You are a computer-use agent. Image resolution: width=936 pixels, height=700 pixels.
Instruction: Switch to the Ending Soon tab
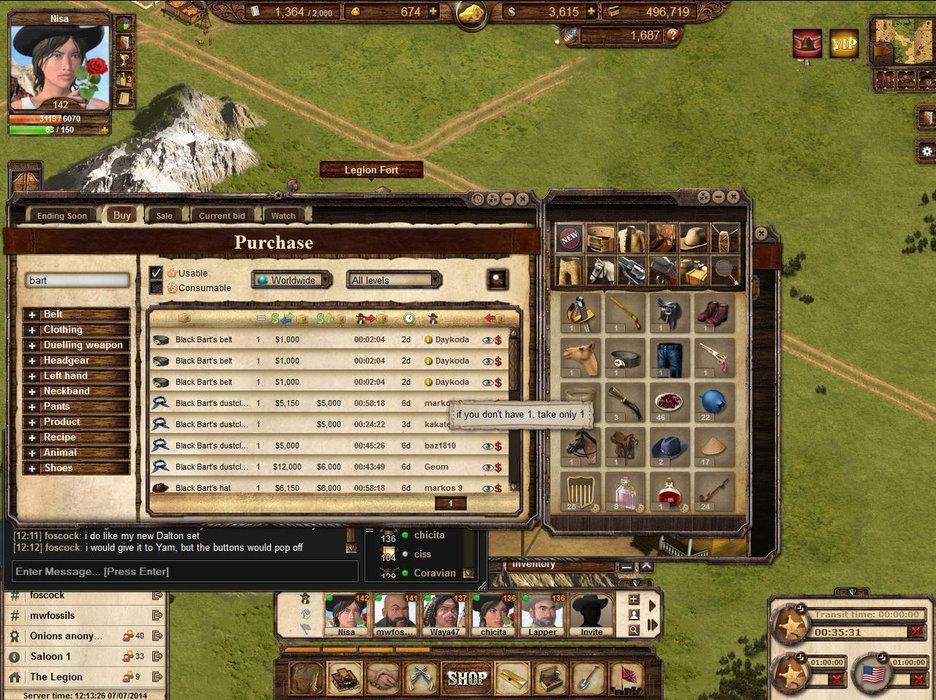point(62,215)
